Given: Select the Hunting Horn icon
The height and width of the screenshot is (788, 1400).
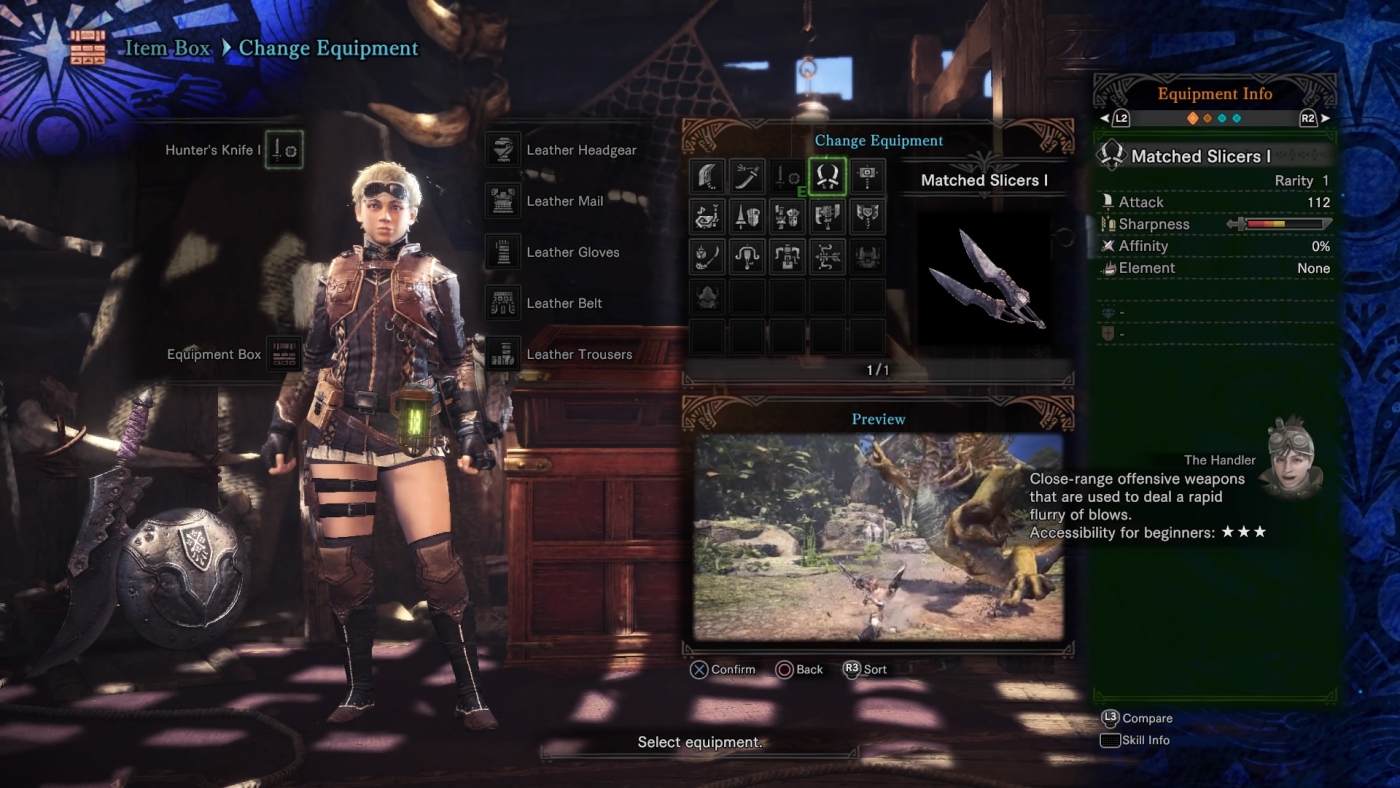Looking at the screenshot, I should pos(707,216).
